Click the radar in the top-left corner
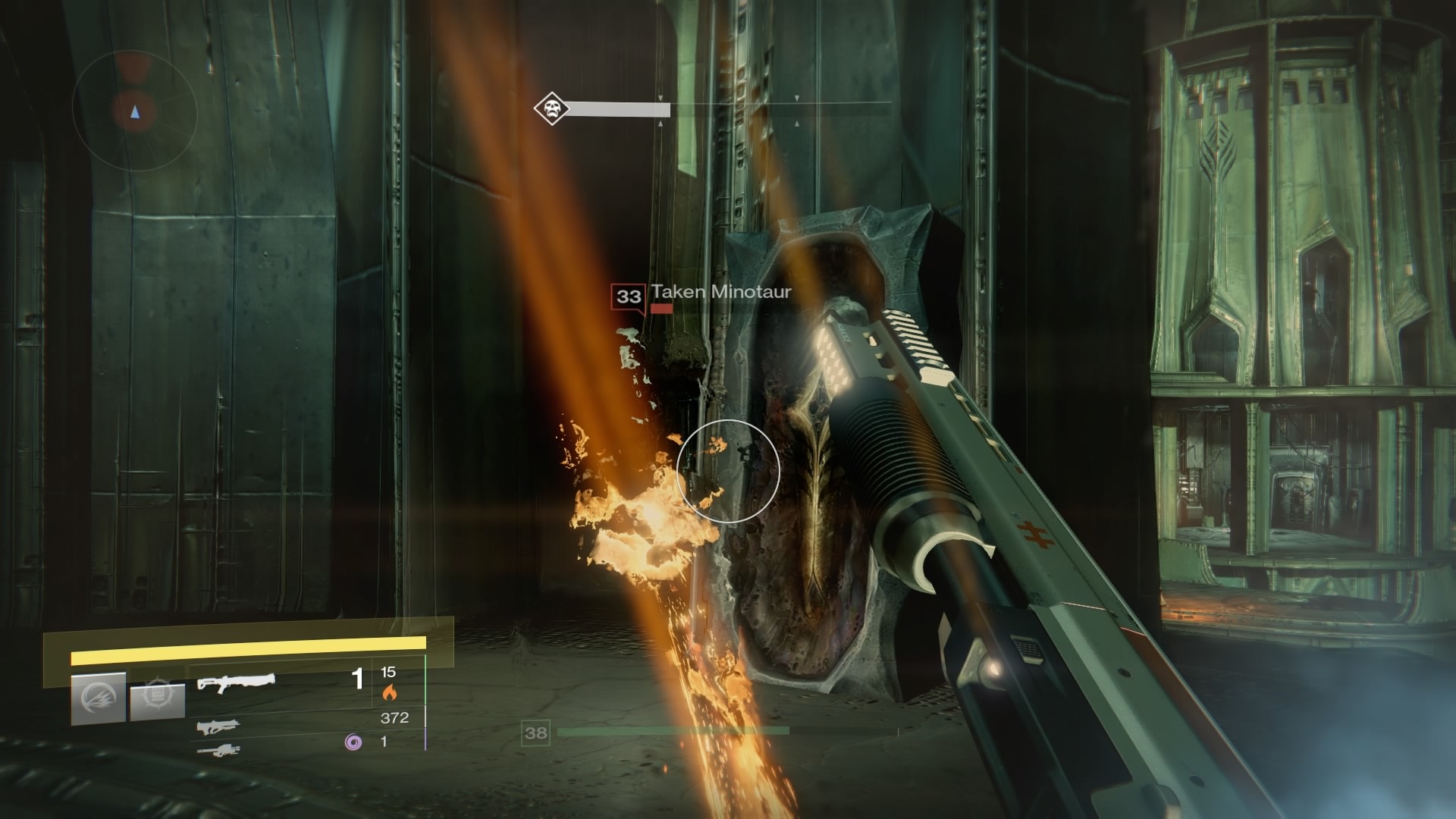Image resolution: width=1456 pixels, height=819 pixels. pyautogui.click(x=135, y=112)
